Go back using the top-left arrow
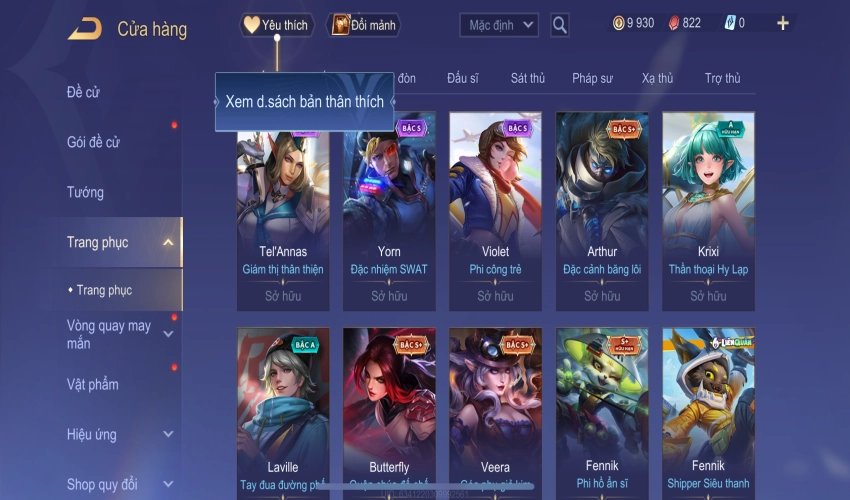Image resolution: width=850 pixels, height=500 pixels. [x=84, y=28]
